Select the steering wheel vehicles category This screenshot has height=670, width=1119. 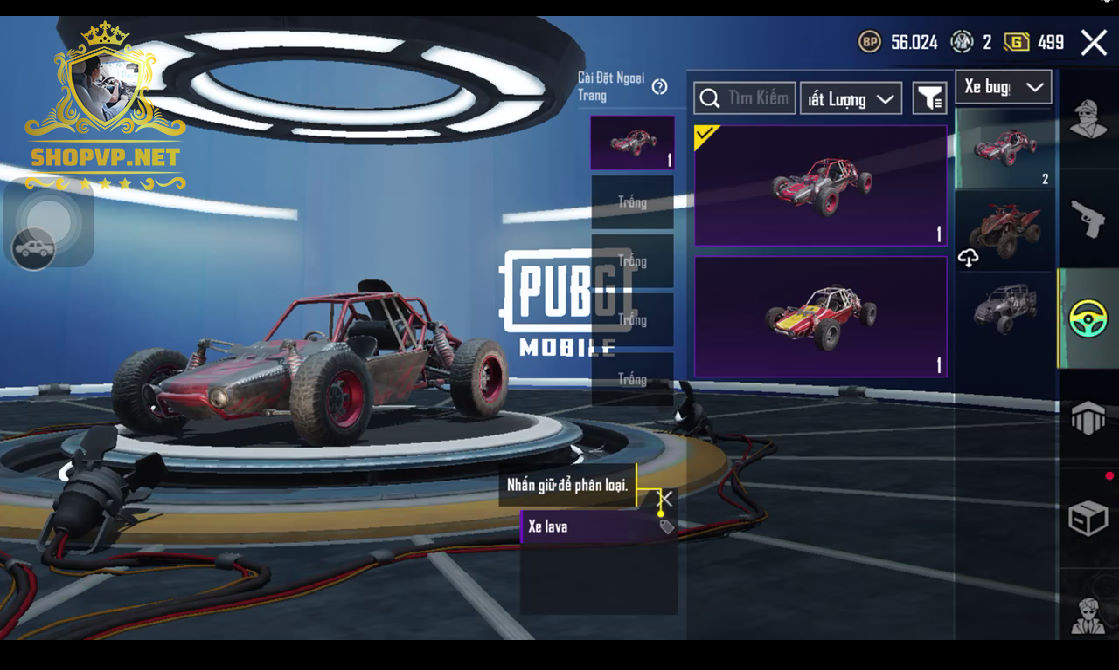click(x=1088, y=319)
